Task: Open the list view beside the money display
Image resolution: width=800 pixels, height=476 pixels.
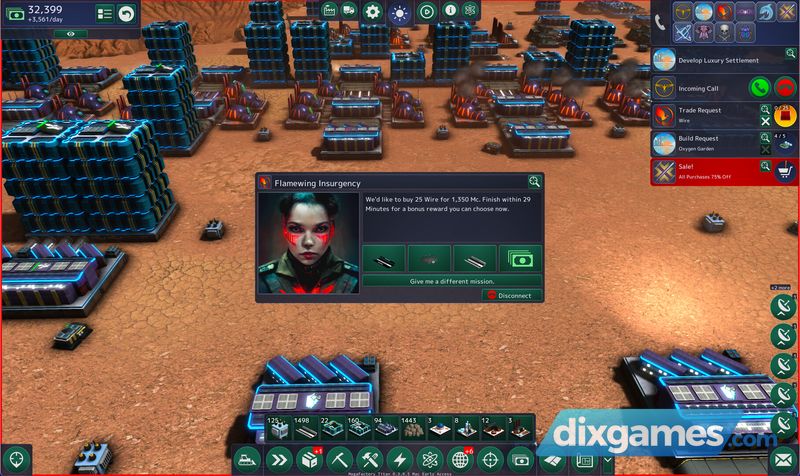Action: coord(103,13)
